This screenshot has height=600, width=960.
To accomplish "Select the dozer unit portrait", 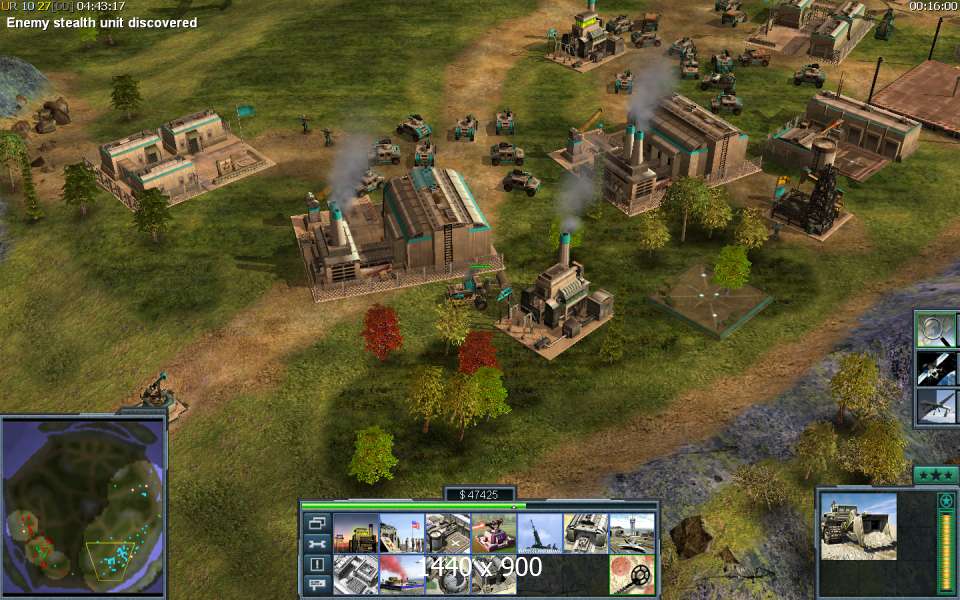I will tap(858, 526).
